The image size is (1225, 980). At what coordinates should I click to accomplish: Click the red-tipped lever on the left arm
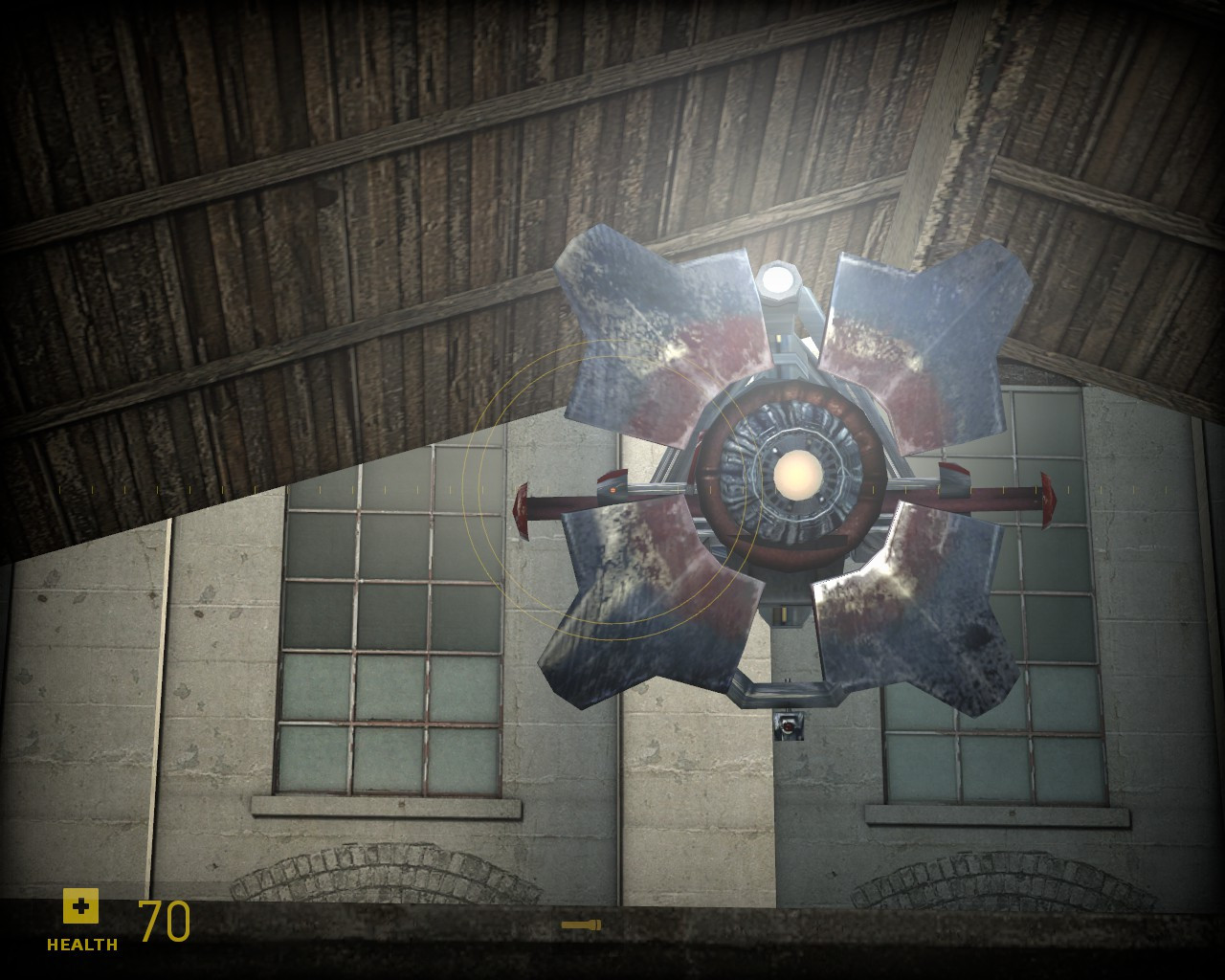(x=523, y=509)
